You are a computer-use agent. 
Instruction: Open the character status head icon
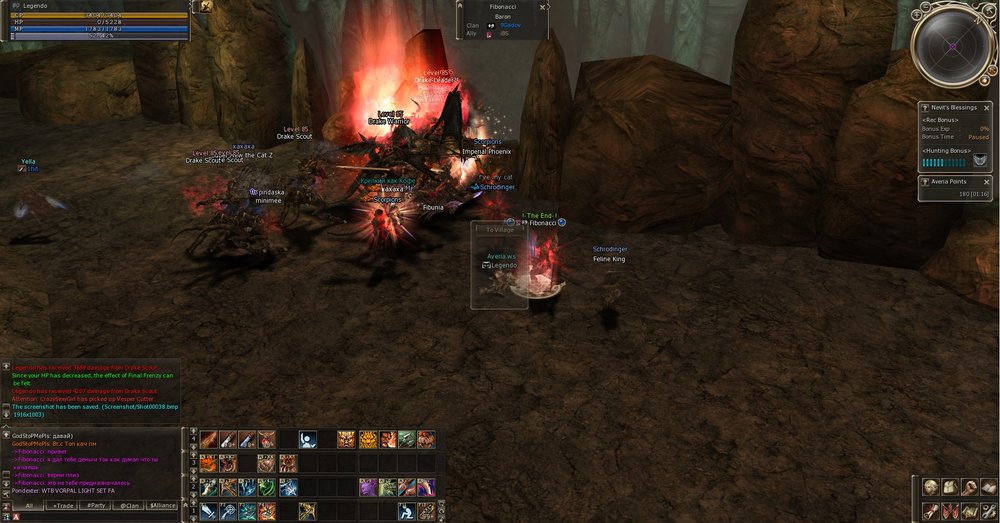[x=930, y=487]
